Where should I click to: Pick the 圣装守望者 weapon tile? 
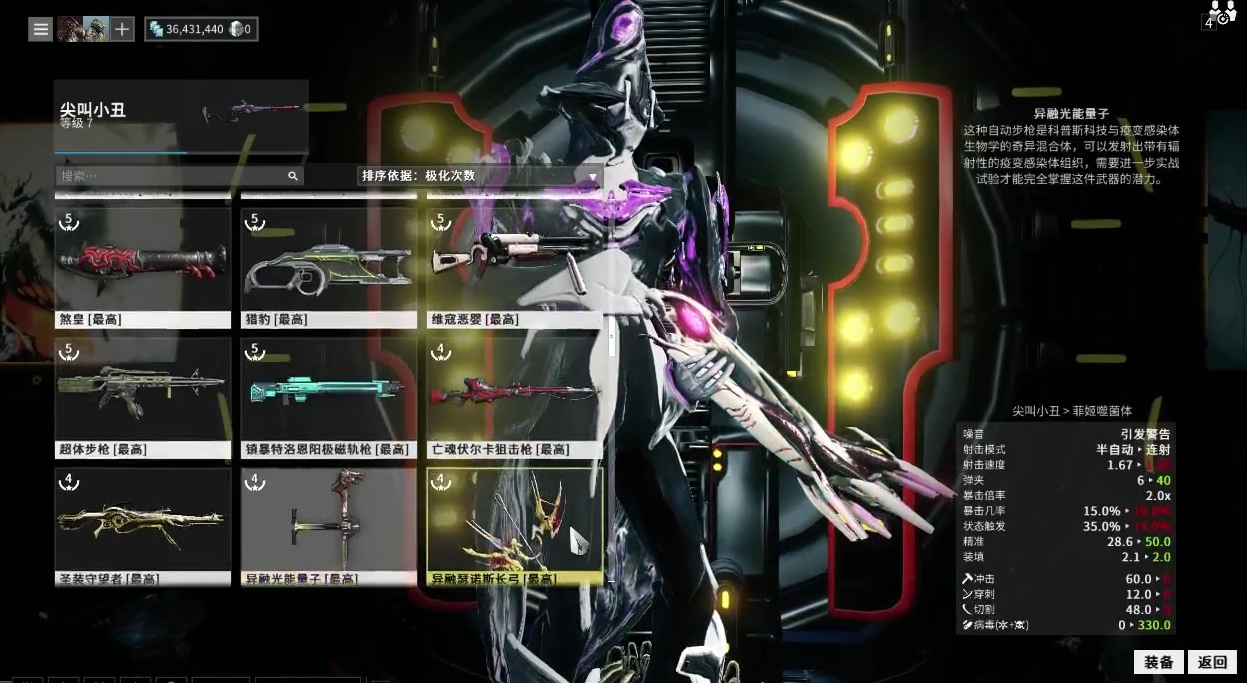click(x=143, y=526)
